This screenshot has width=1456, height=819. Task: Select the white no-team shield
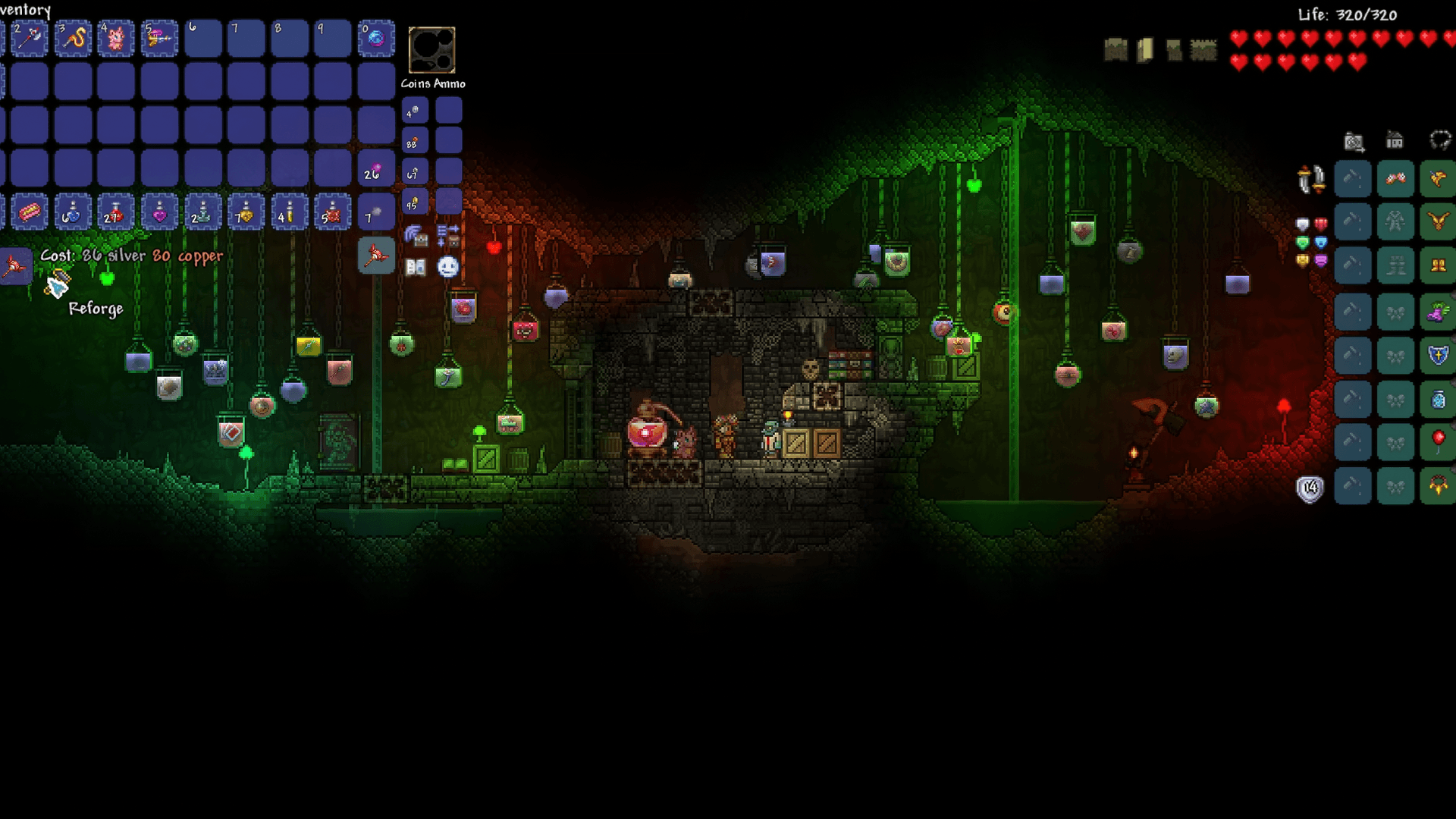pyautogui.click(x=1302, y=224)
